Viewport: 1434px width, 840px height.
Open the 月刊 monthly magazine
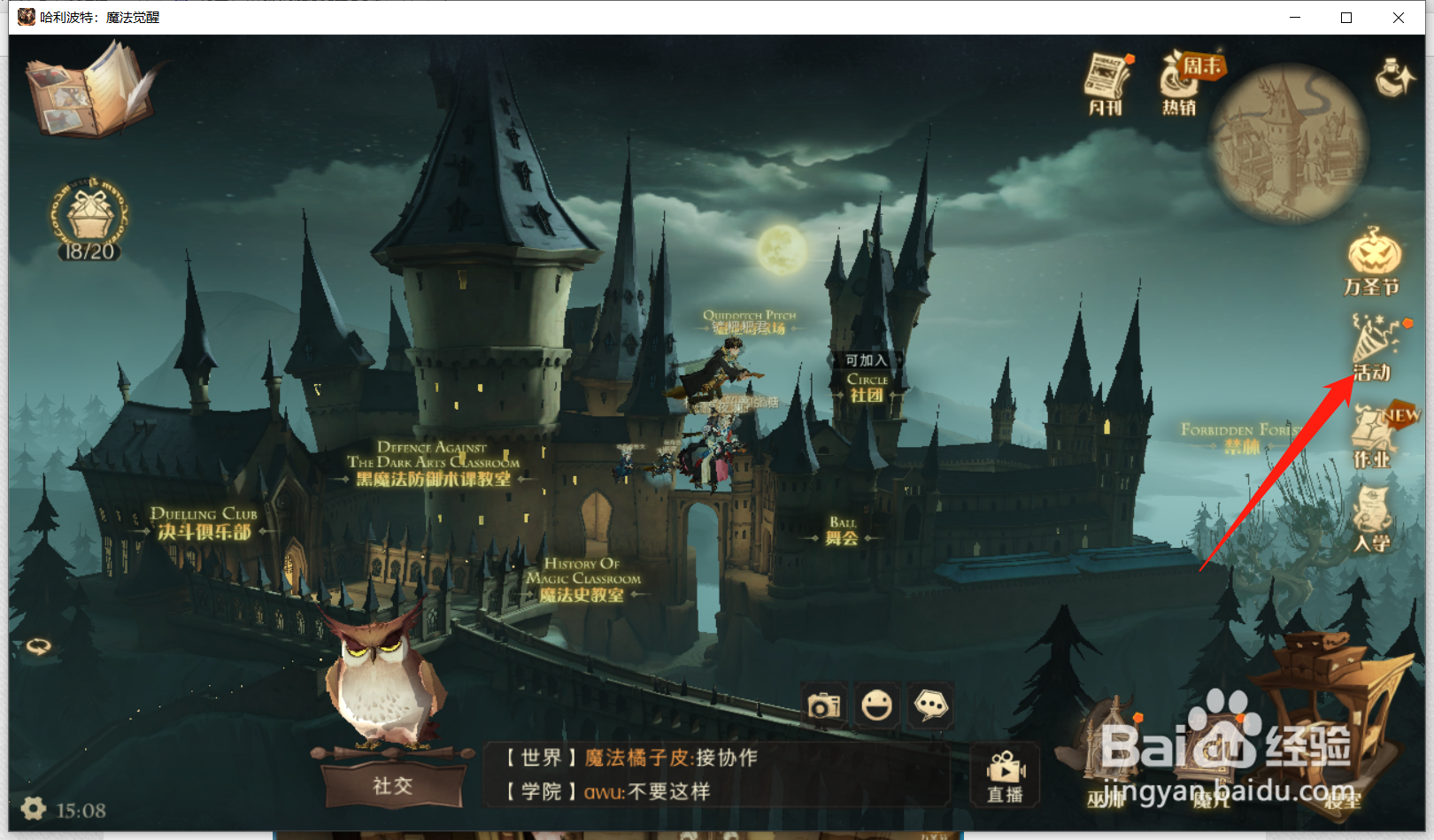1106,83
